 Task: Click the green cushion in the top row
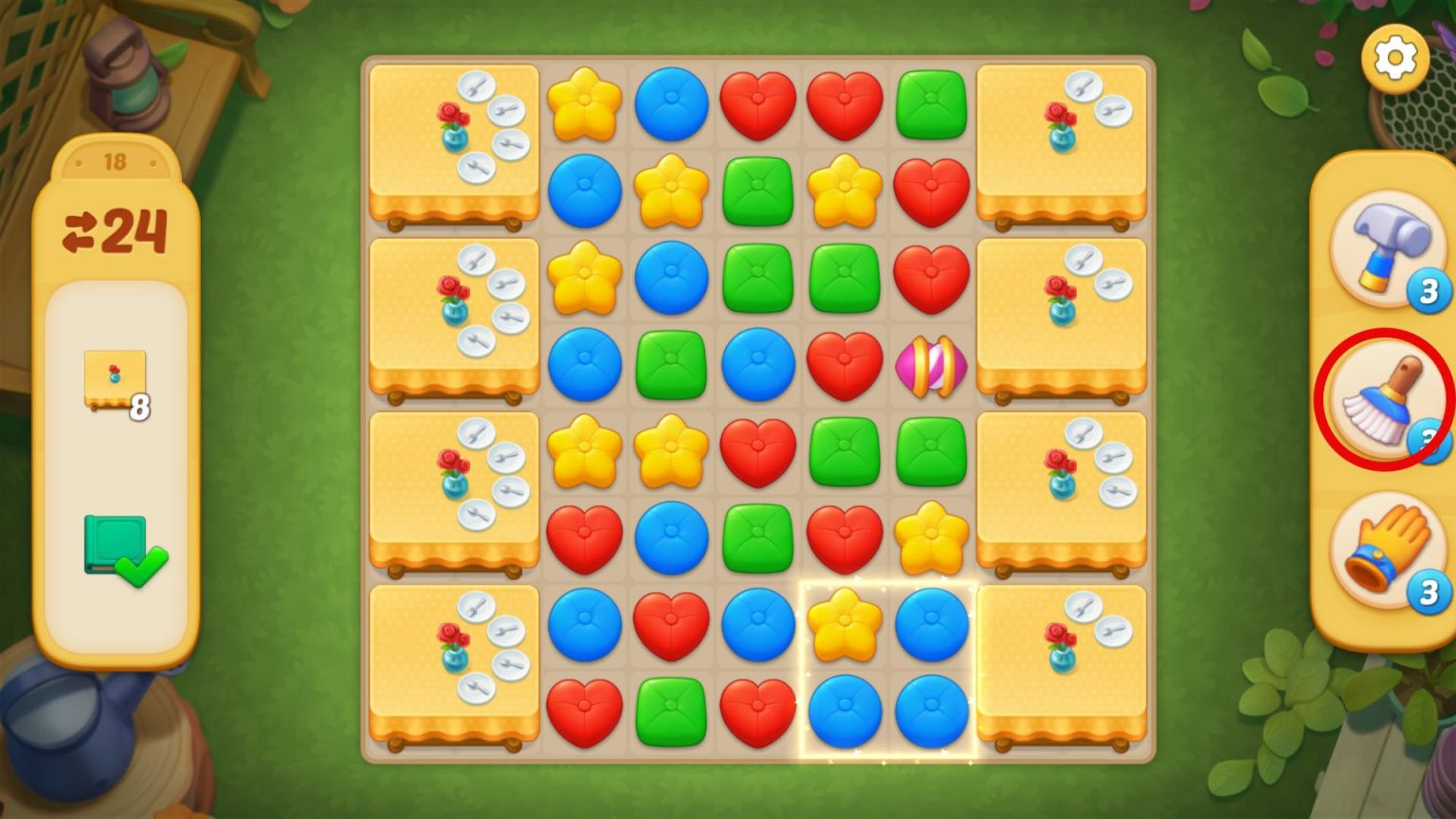(x=930, y=104)
